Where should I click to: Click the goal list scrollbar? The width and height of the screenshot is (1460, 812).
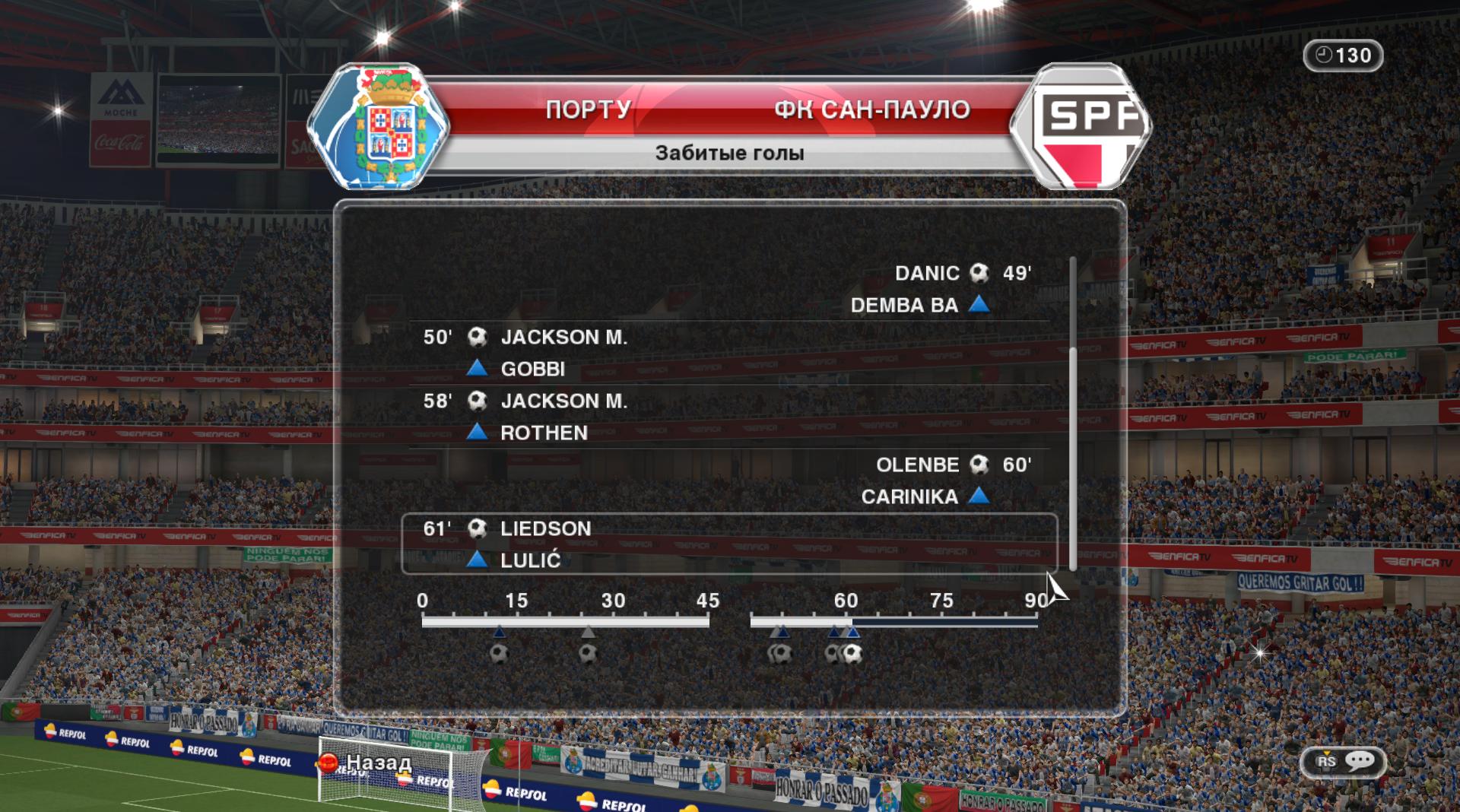click(x=1073, y=456)
